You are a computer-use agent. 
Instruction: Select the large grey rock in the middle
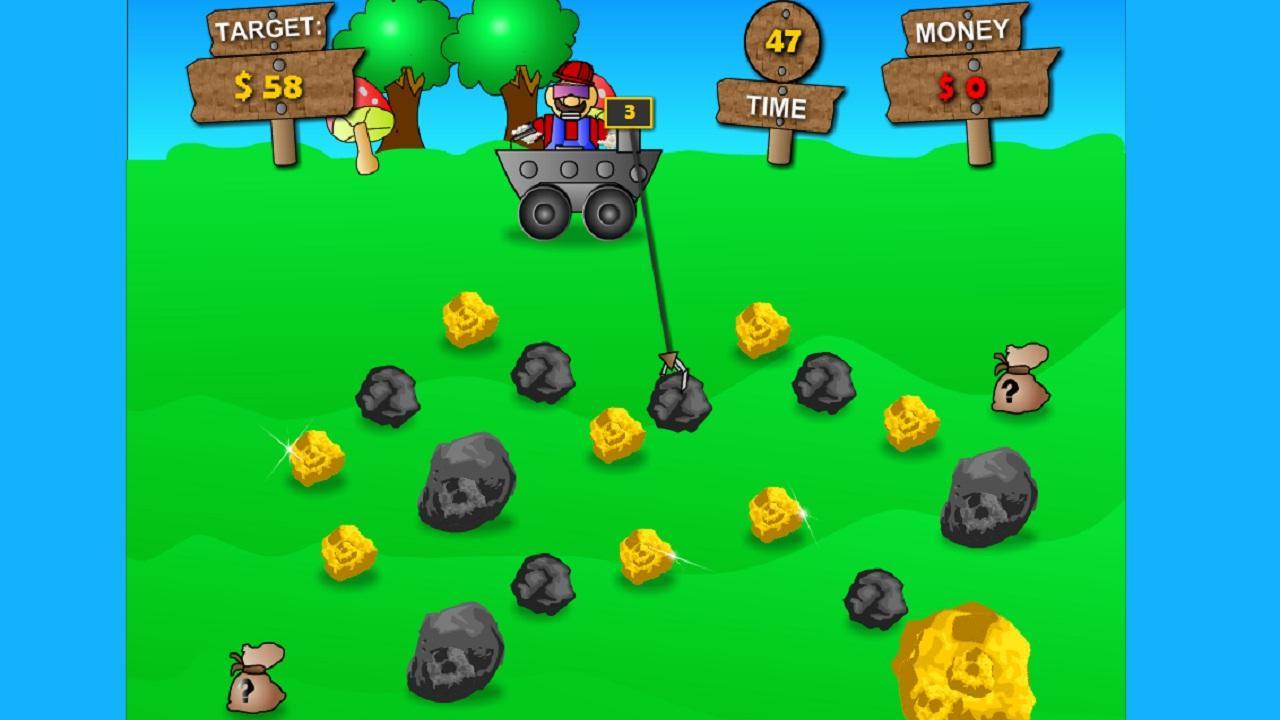coord(465,485)
